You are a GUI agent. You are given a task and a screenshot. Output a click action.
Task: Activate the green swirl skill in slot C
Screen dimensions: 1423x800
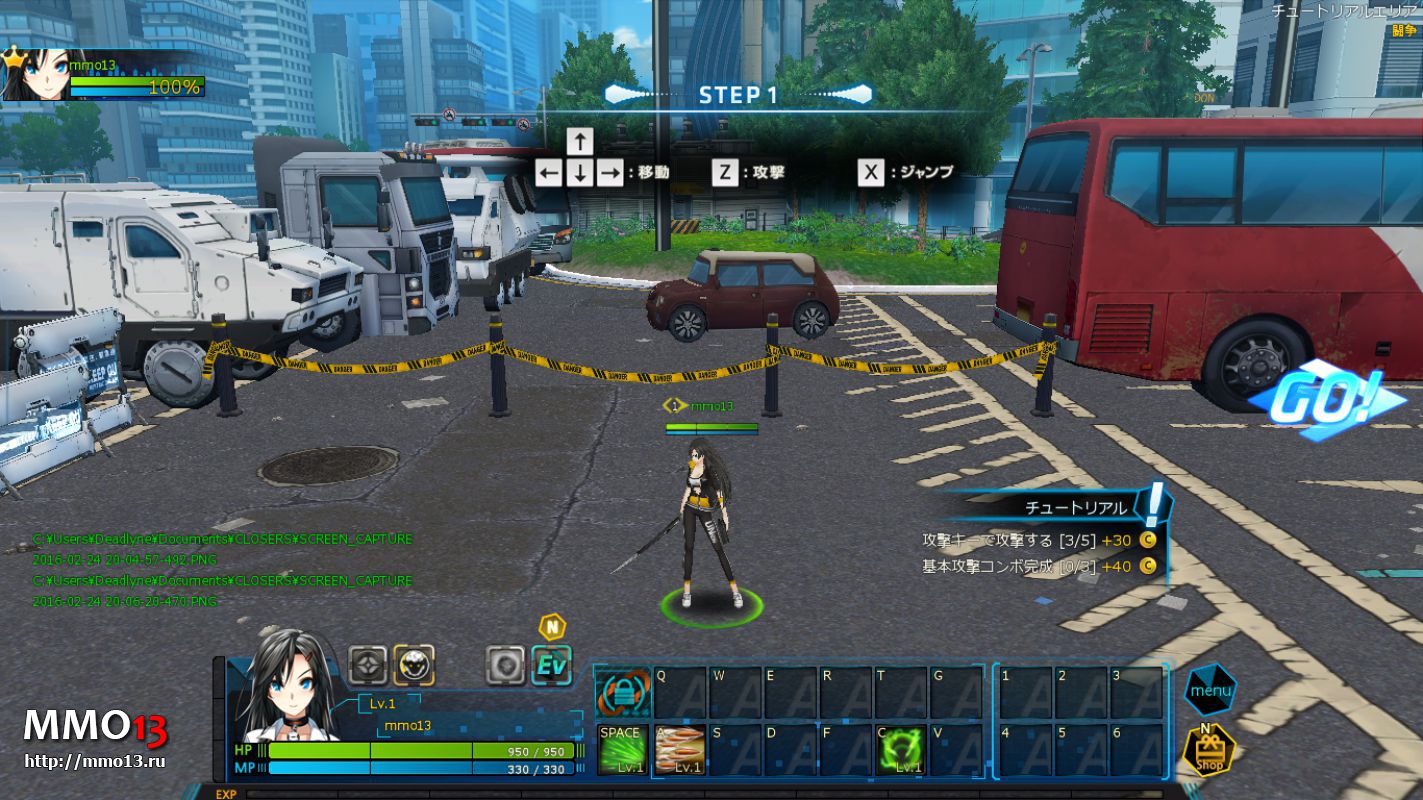coord(901,750)
